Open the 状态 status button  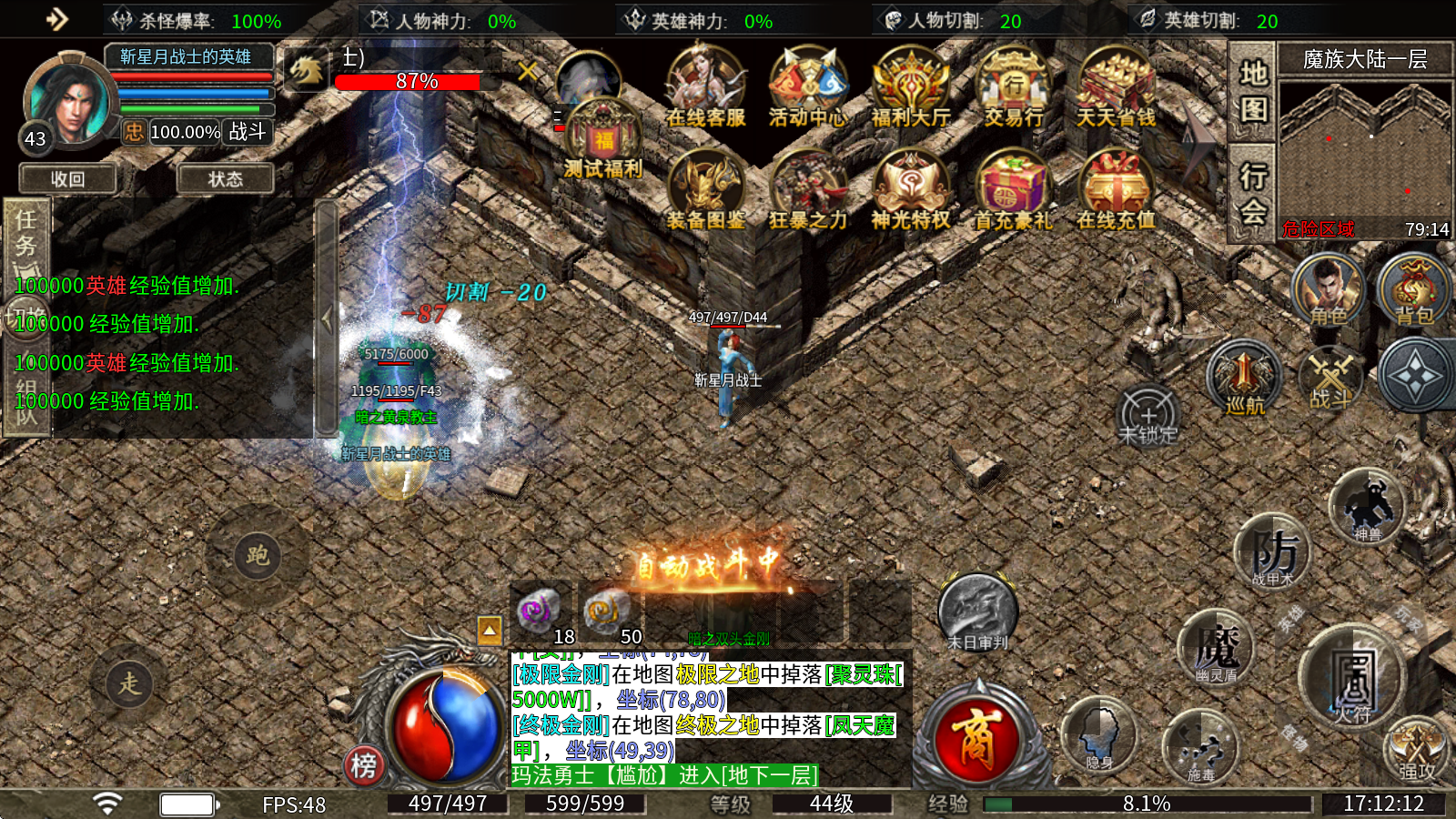[x=225, y=179]
